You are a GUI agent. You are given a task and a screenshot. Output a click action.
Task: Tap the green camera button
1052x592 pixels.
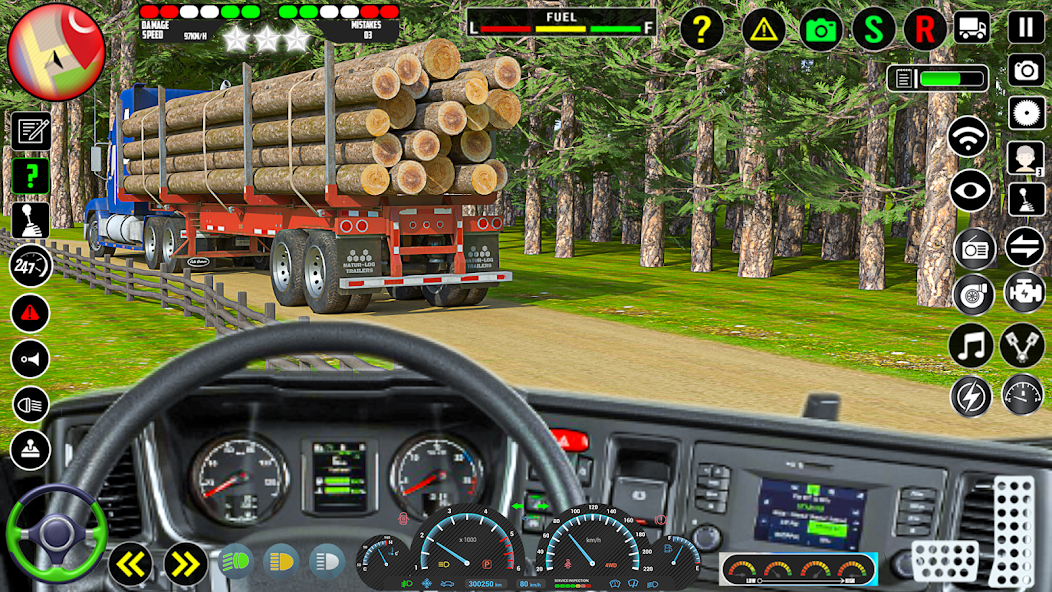[x=821, y=30]
